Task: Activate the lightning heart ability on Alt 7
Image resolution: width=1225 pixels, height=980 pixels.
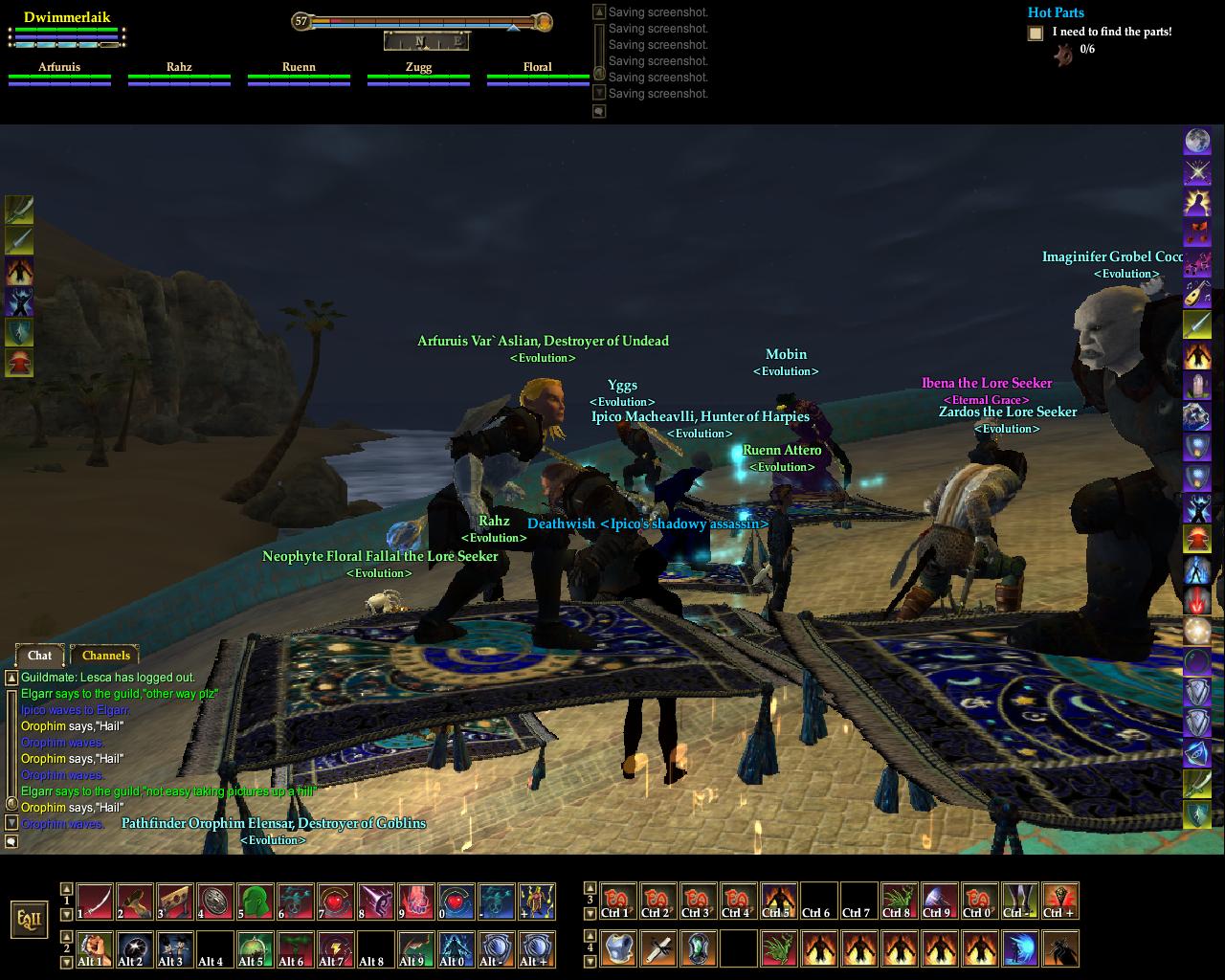Action: tap(336, 948)
